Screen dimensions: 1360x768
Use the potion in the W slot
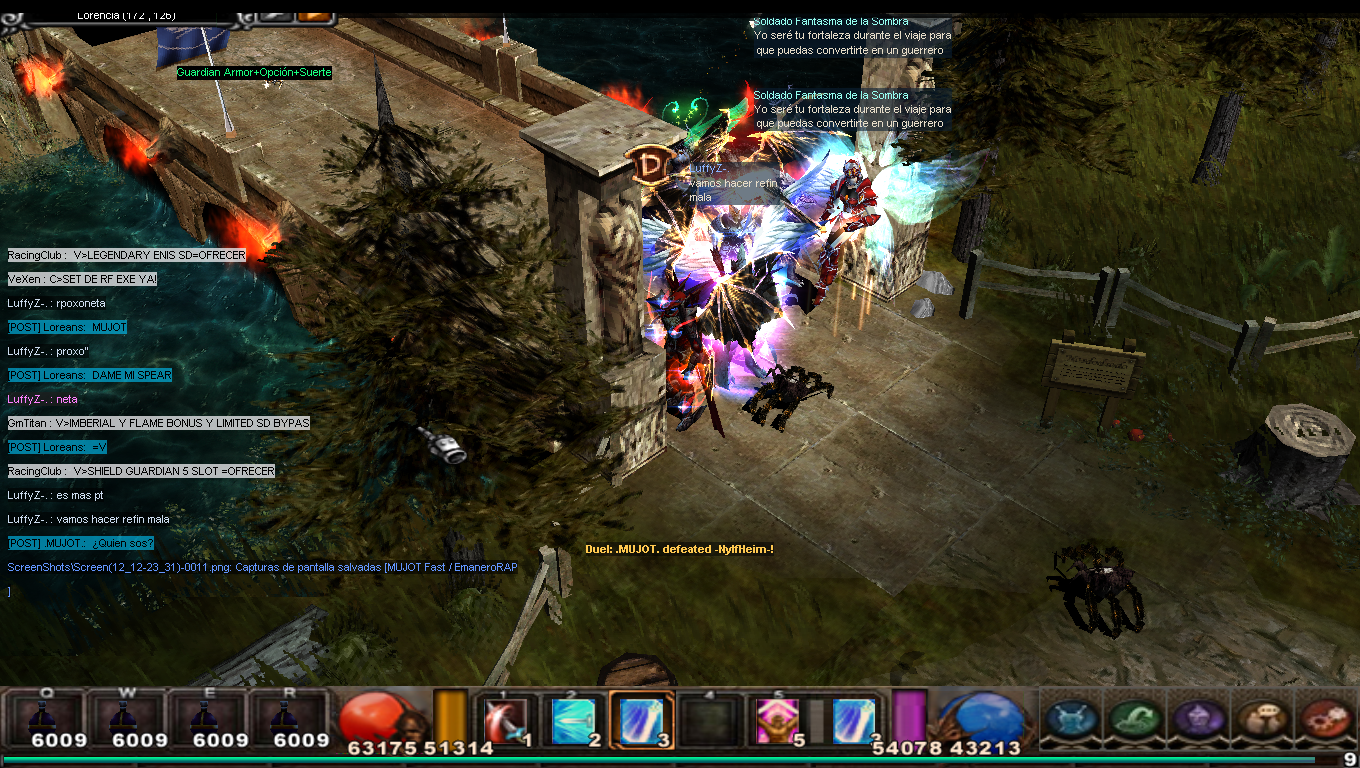126,717
